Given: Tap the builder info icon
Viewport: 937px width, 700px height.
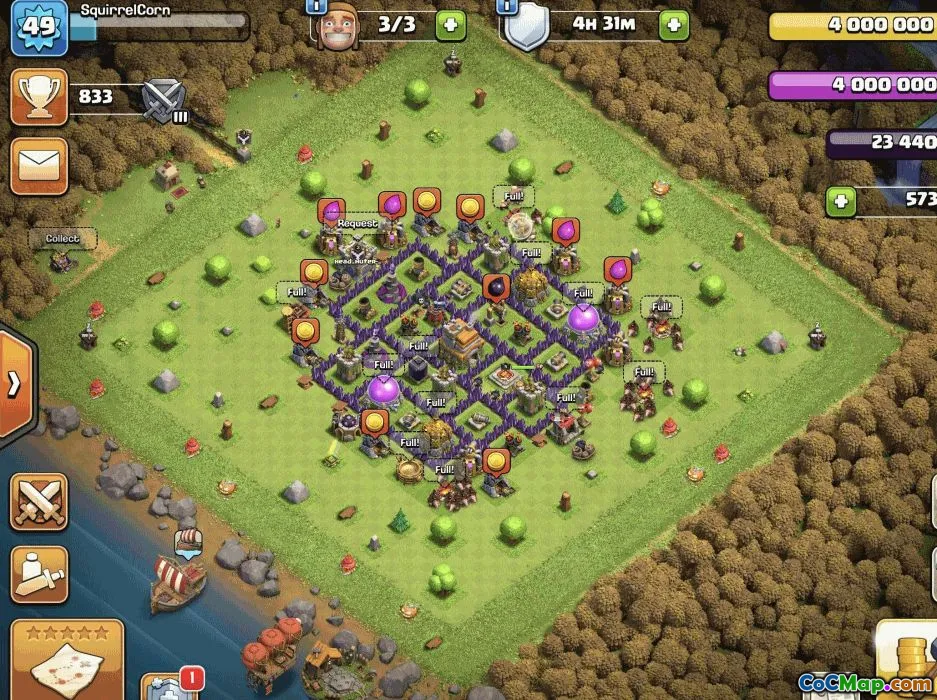Looking at the screenshot, I should (316, 6).
